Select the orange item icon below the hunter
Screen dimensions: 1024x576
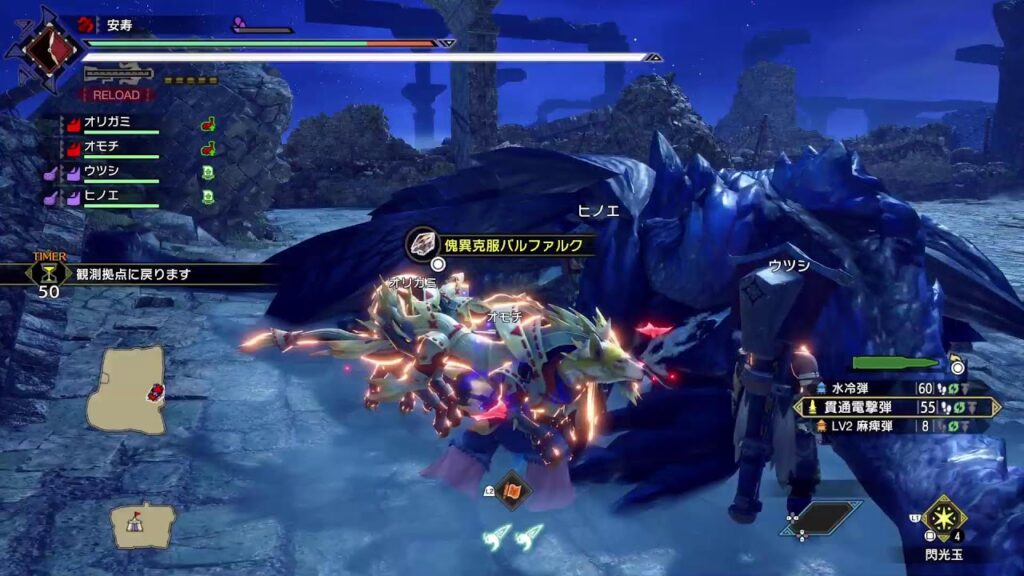coord(512,490)
